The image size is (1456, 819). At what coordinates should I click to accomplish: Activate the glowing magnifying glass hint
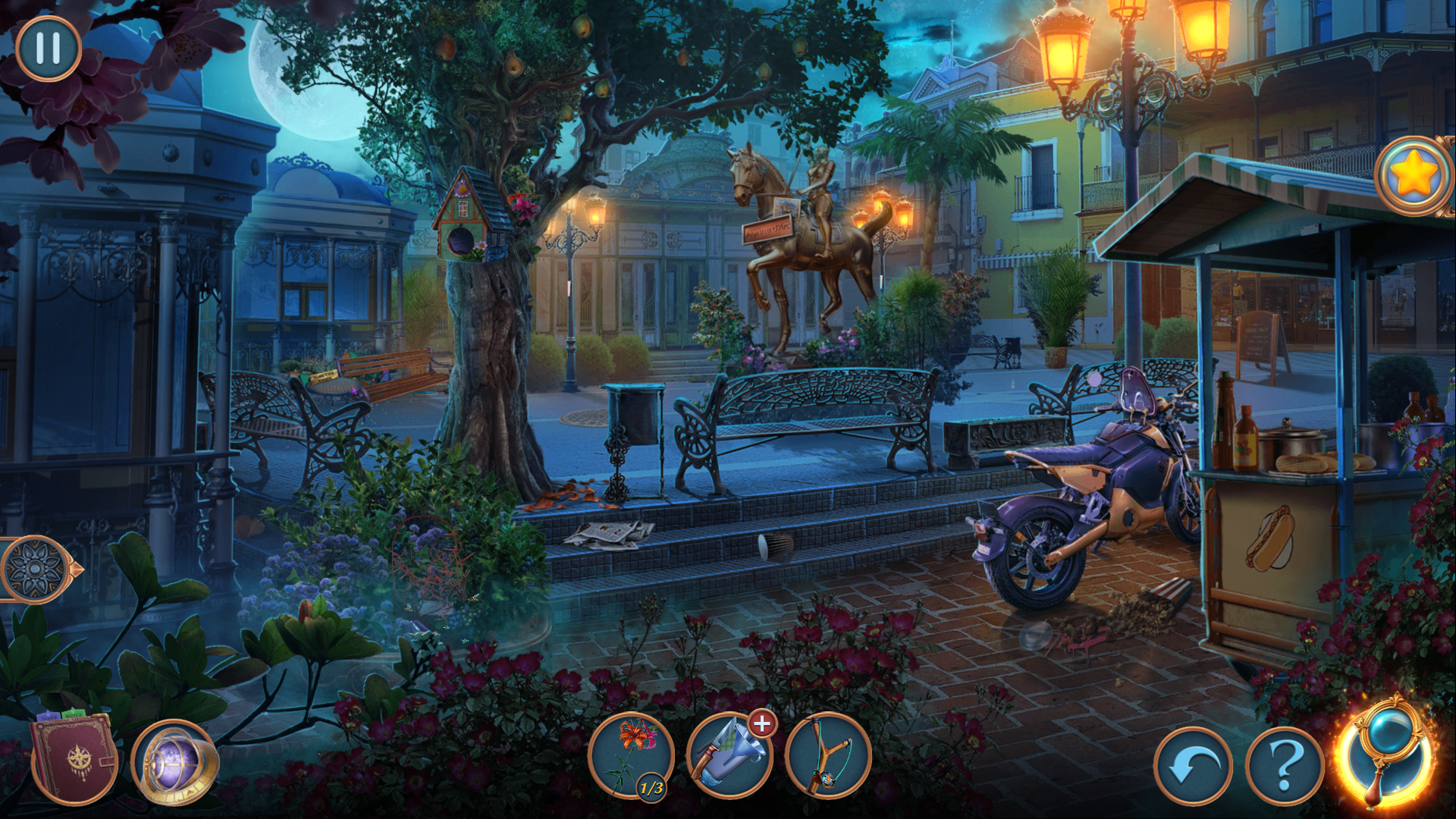click(1385, 755)
